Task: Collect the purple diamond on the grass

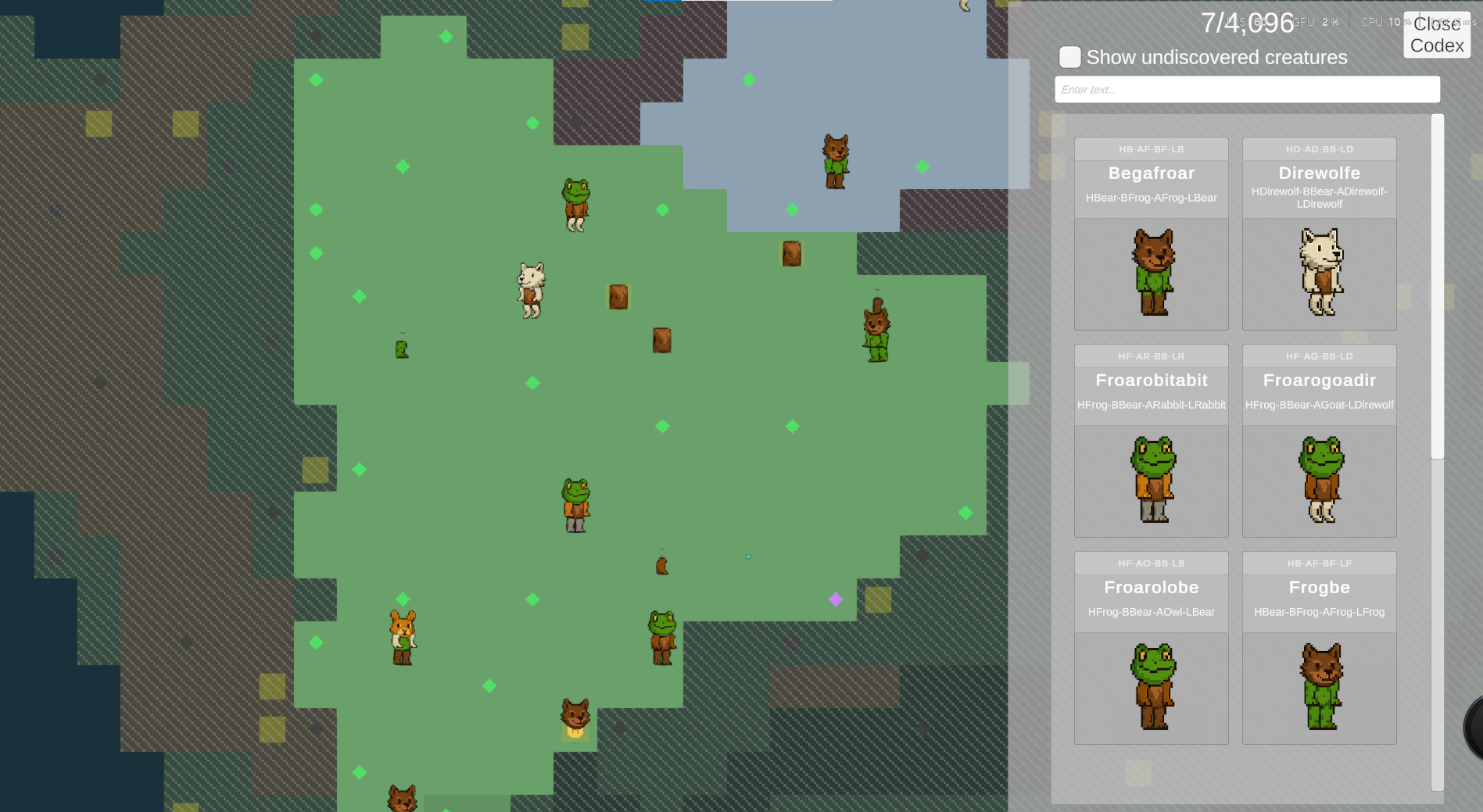Action: (x=836, y=599)
